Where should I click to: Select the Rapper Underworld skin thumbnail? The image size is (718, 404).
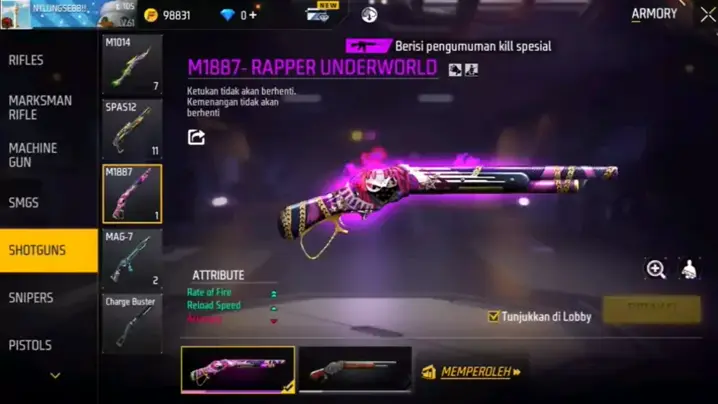click(x=238, y=369)
